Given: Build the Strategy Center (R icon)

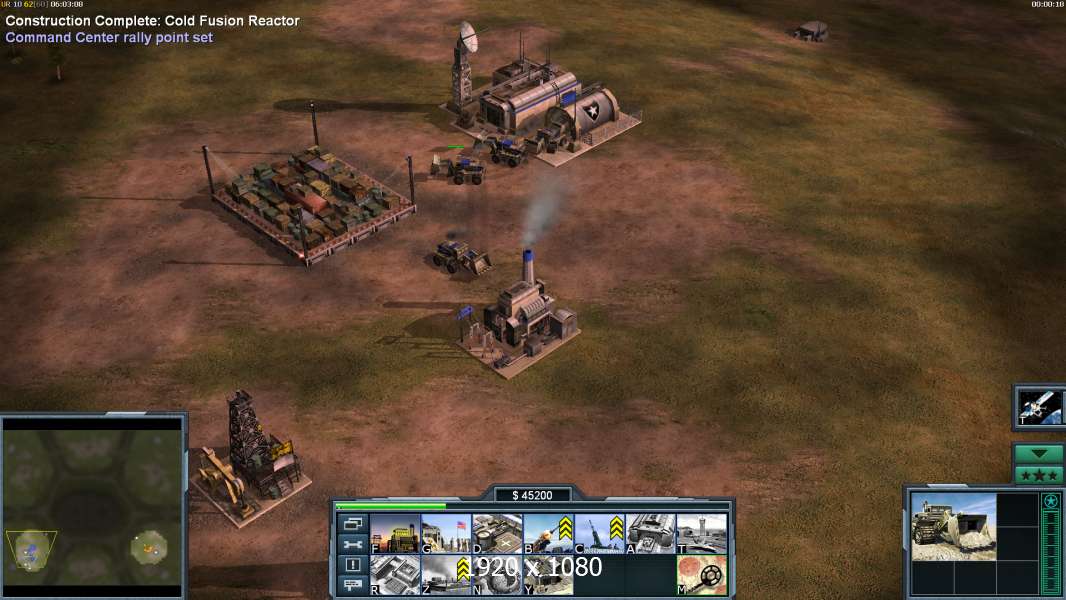Looking at the screenshot, I should point(395,575).
